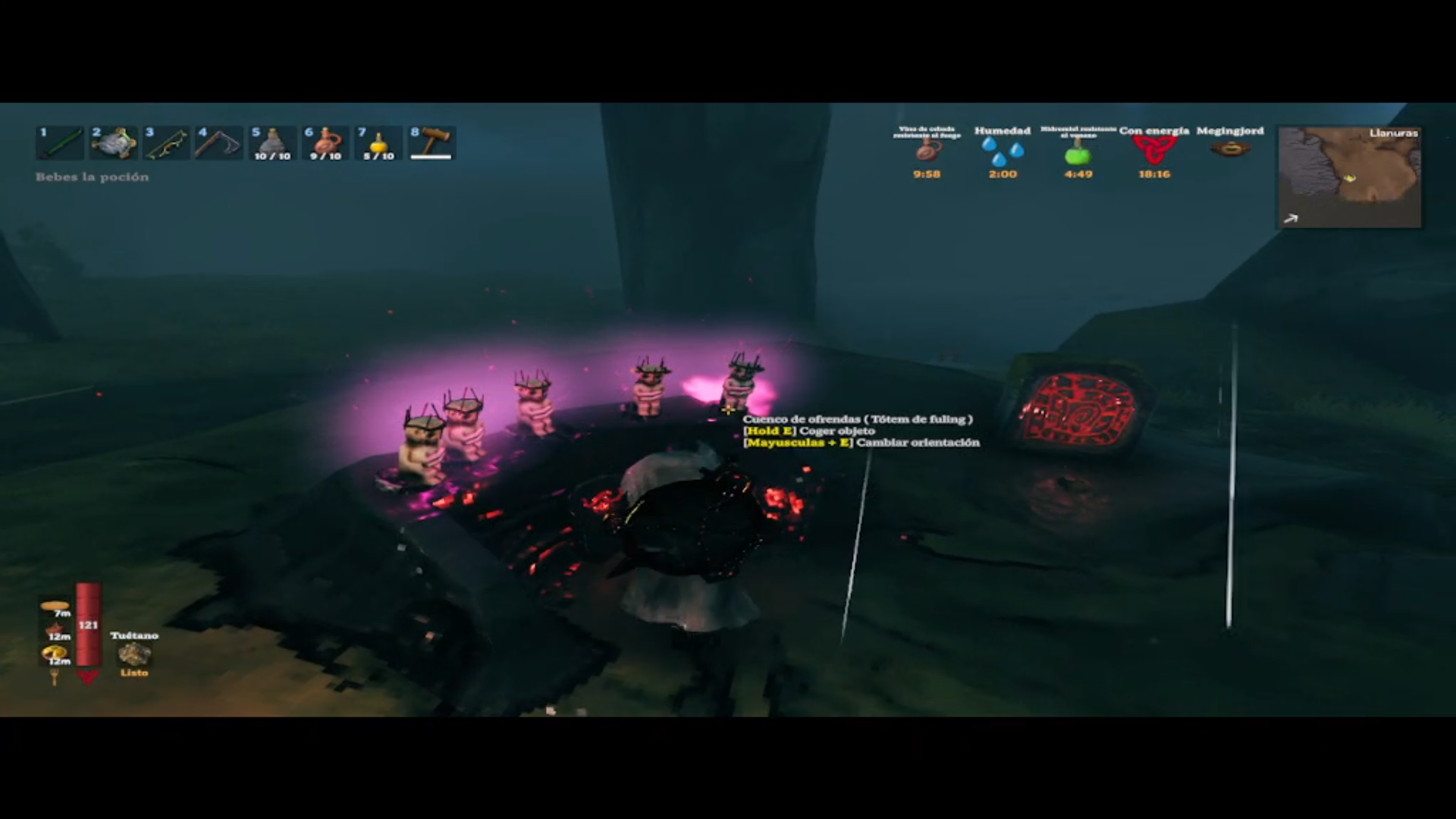Choose the round shield in hotbar slot 2
The height and width of the screenshot is (819, 1456).
click(x=114, y=143)
